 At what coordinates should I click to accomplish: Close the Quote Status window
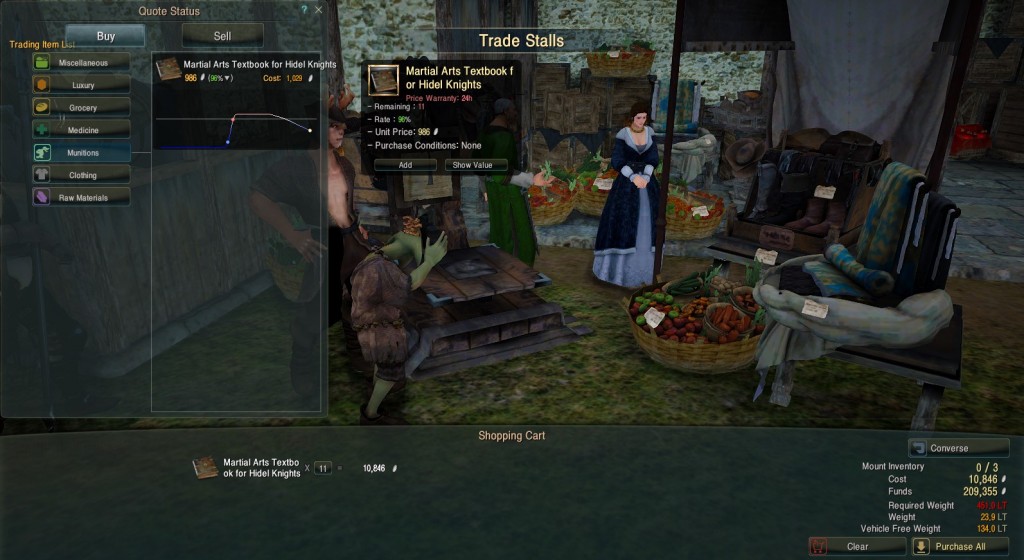pos(319,10)
